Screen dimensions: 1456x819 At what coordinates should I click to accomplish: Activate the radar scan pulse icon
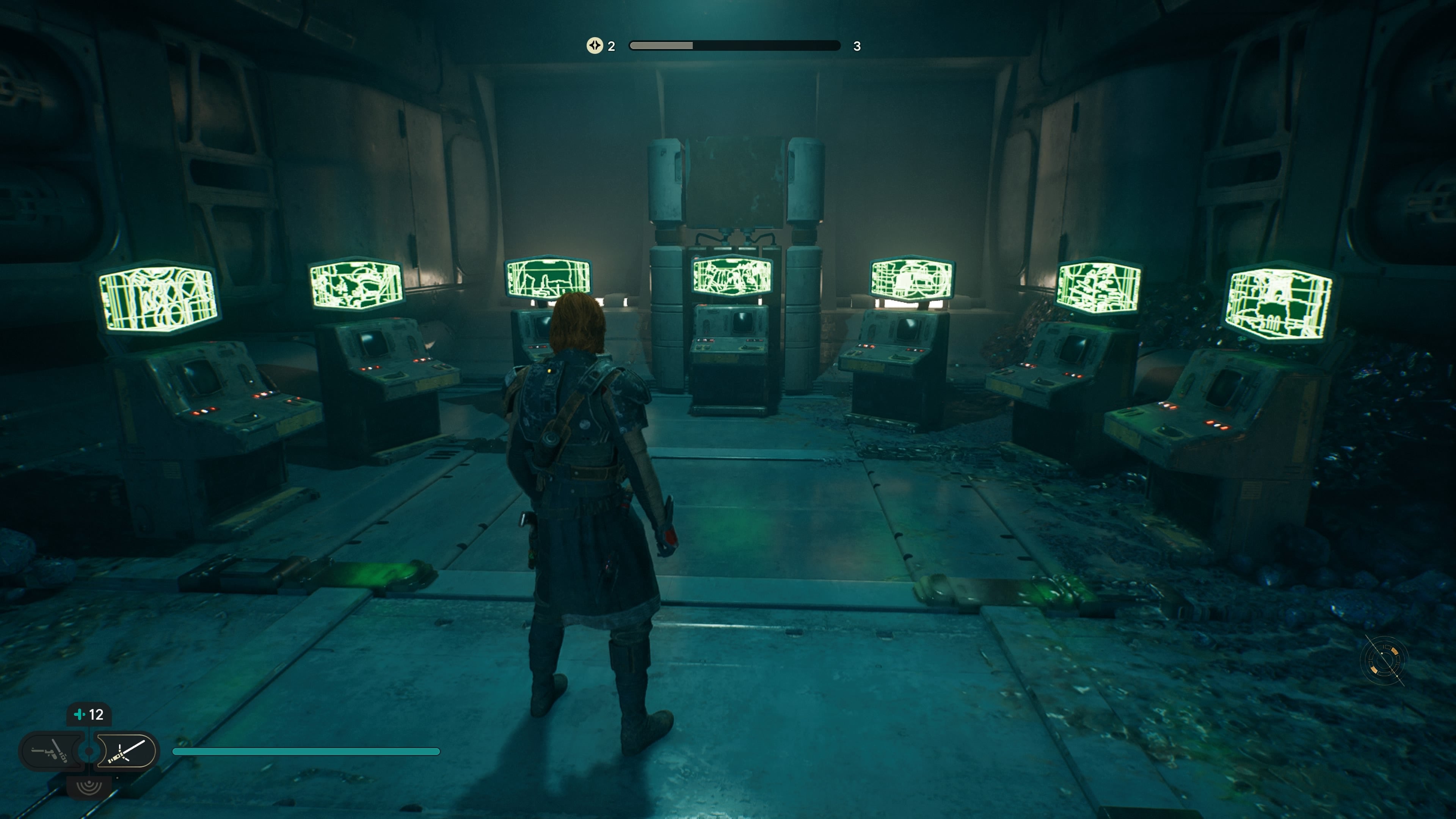(89, 787)
